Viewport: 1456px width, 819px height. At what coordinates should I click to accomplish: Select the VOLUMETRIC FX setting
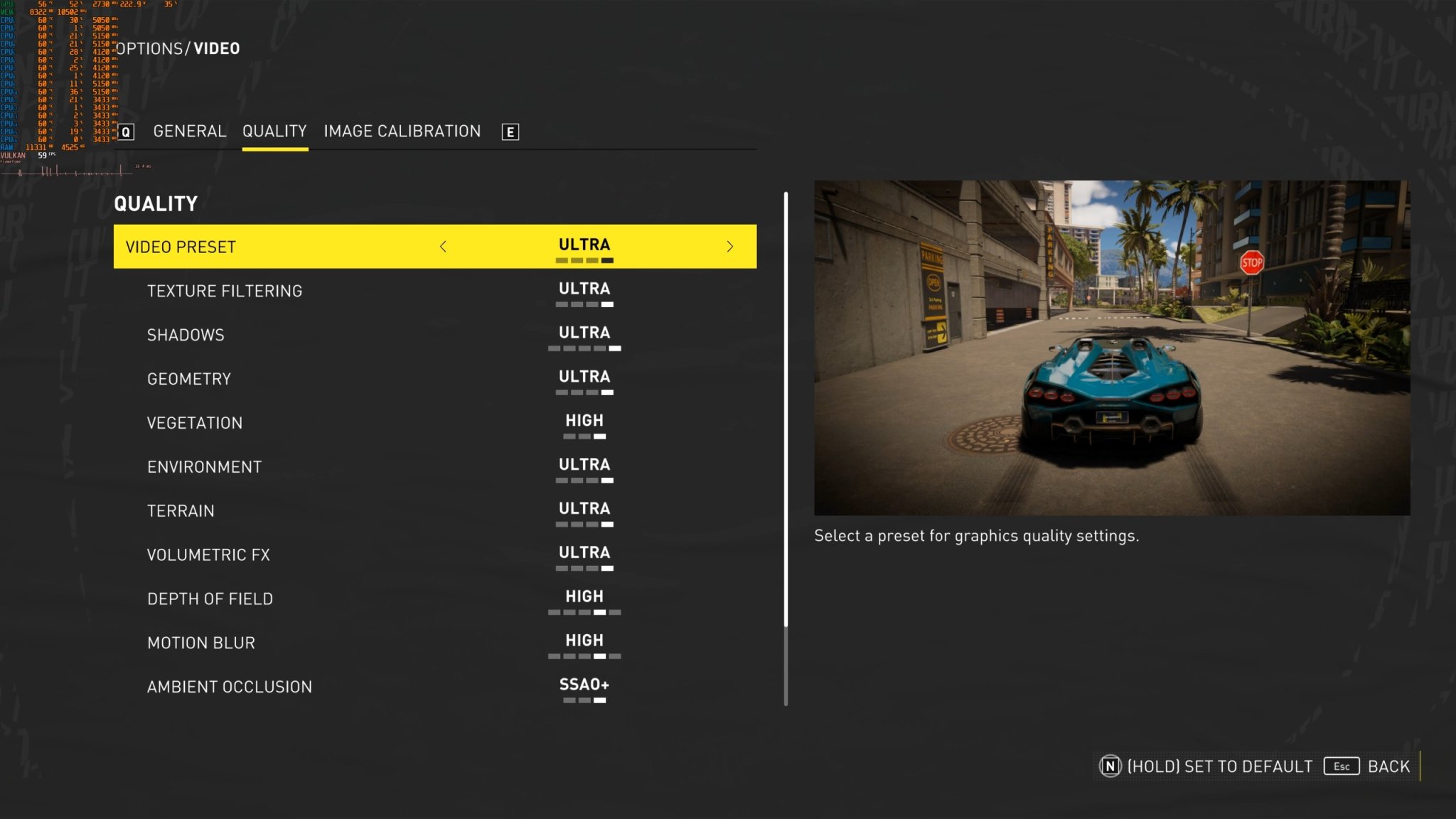(208, 555)
